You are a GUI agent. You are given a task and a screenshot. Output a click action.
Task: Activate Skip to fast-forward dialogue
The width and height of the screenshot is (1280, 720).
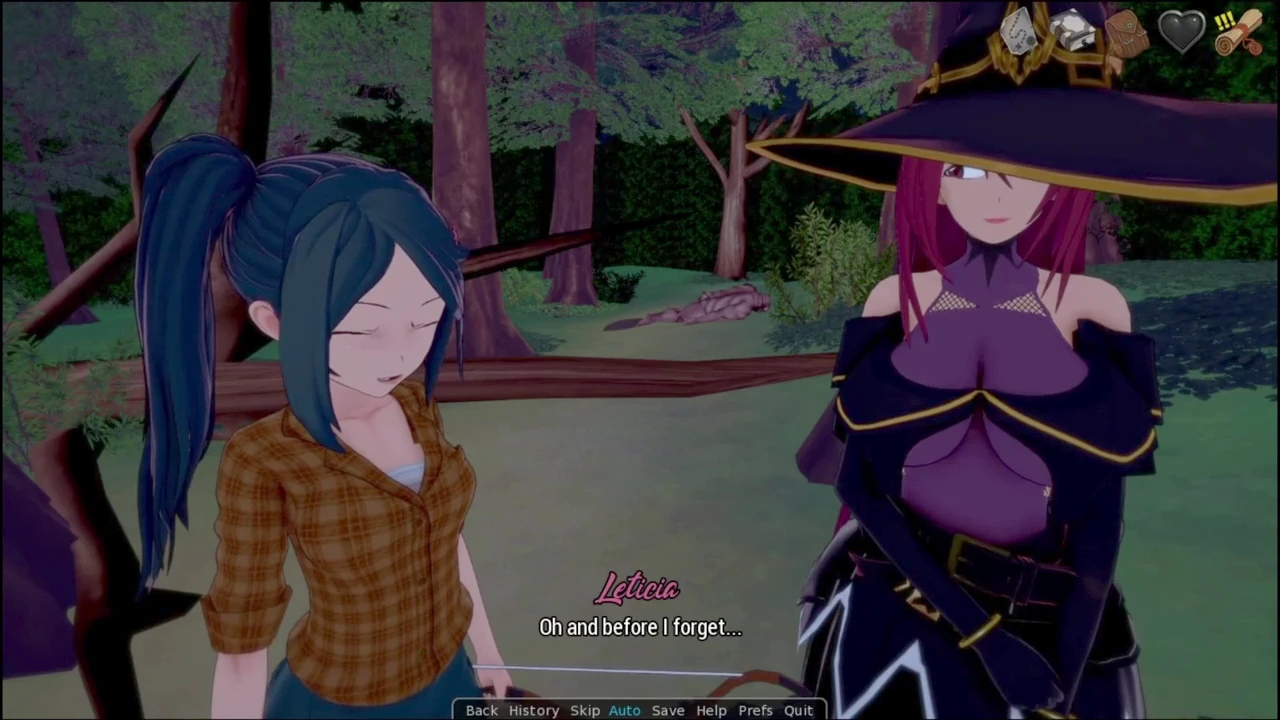(x=585, y=710)
